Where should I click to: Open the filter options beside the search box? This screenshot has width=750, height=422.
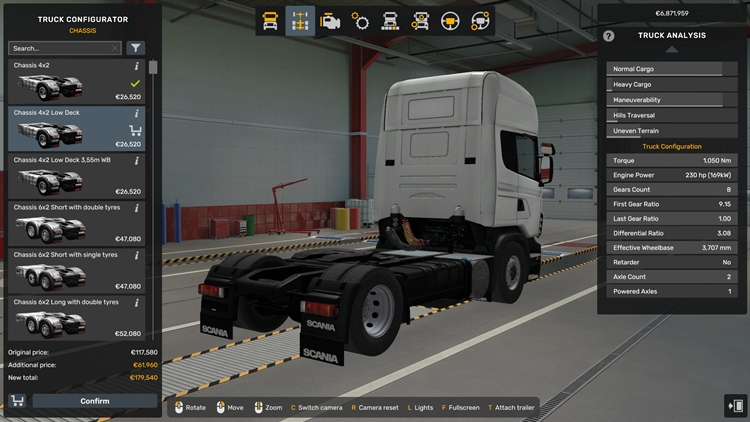136,48
